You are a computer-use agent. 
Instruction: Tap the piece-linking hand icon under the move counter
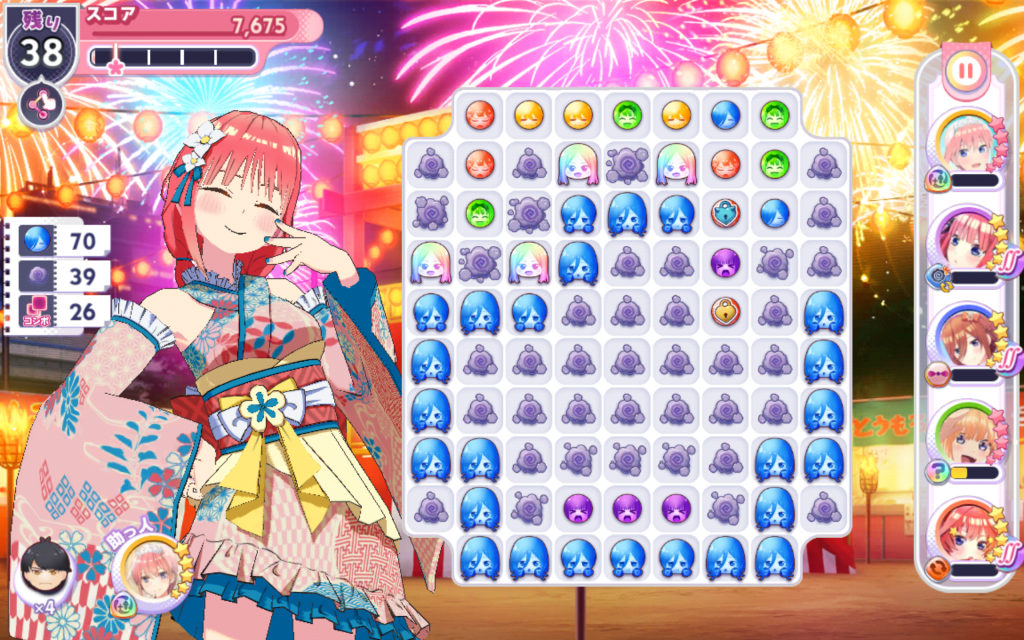click(41, 104)
